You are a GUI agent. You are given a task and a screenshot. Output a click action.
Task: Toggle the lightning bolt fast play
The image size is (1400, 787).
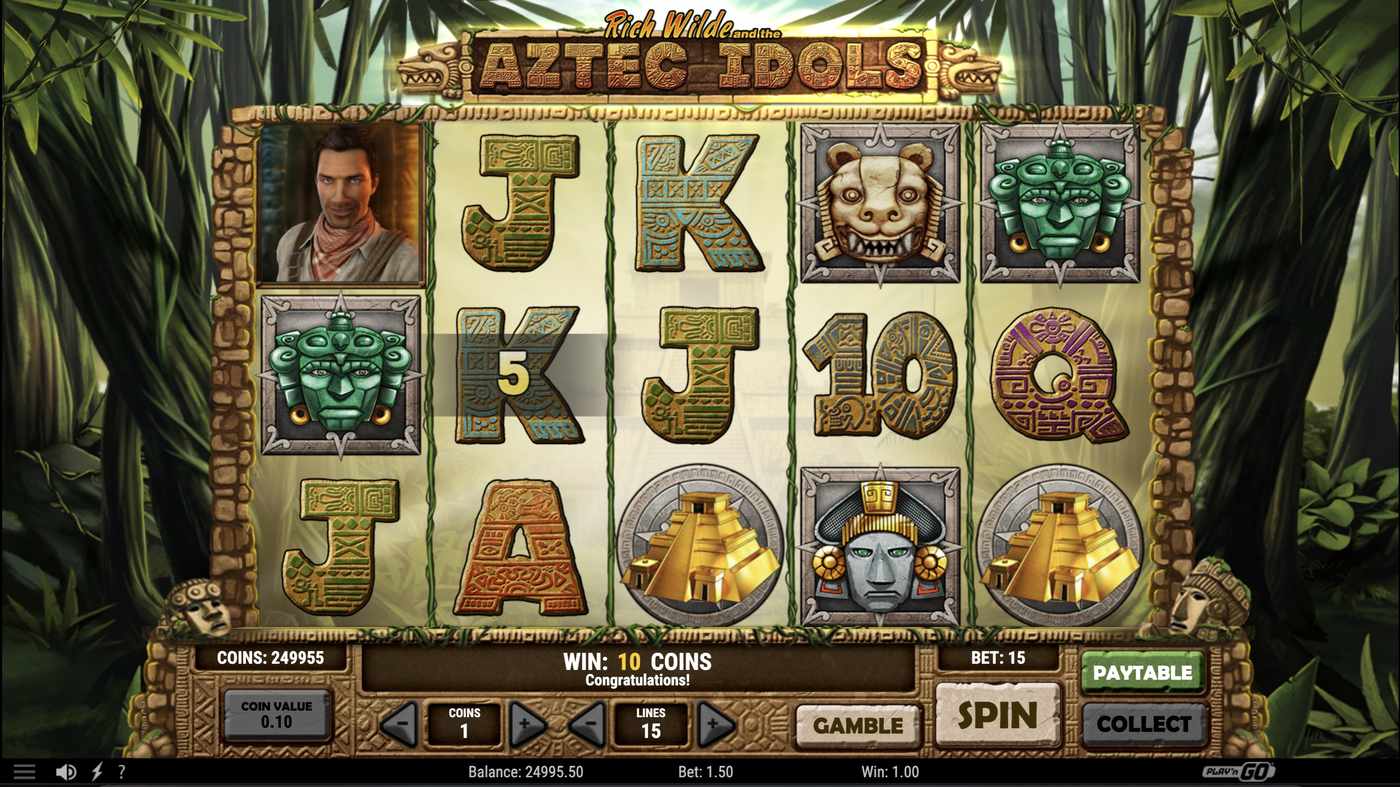[x=97, y=772]
